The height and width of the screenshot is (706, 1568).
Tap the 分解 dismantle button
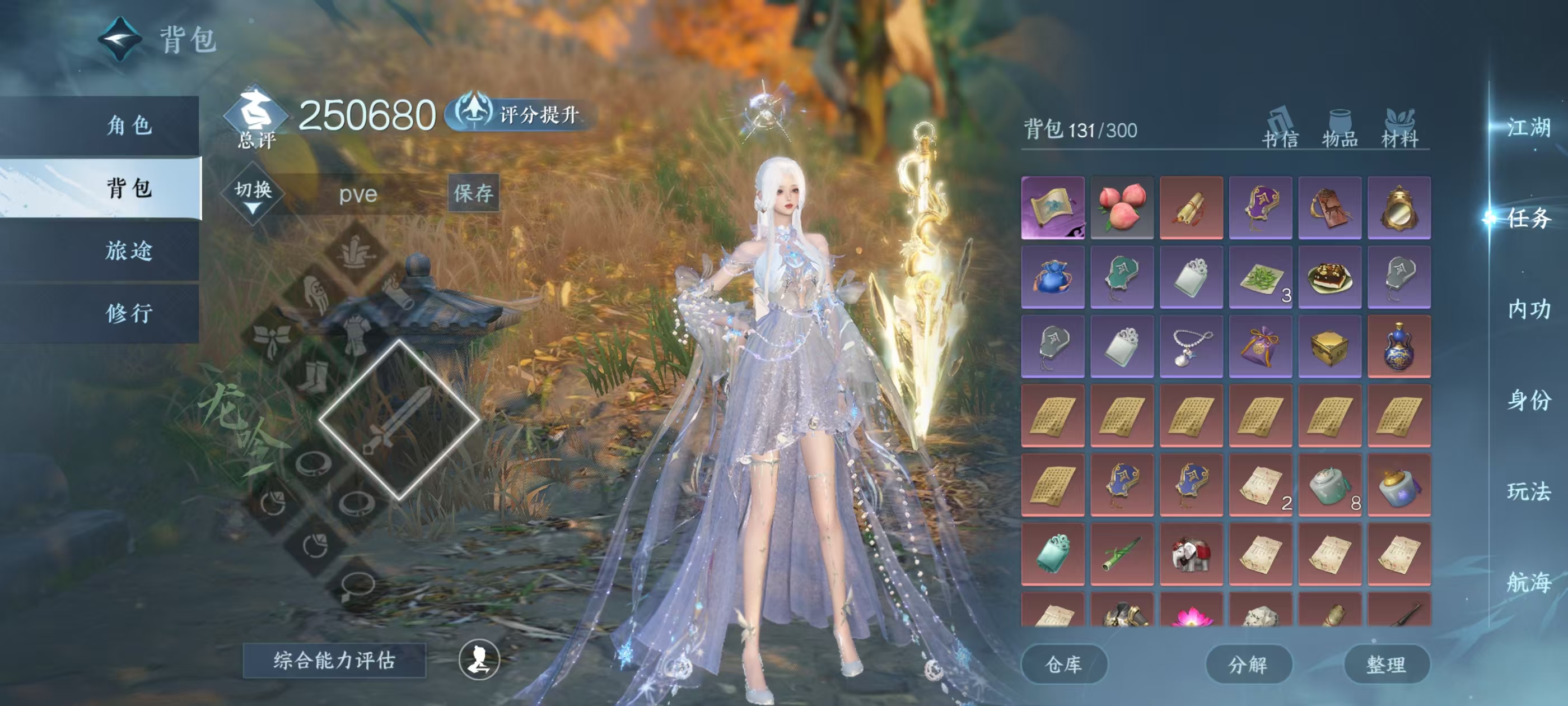click(x=1248, y=664)
